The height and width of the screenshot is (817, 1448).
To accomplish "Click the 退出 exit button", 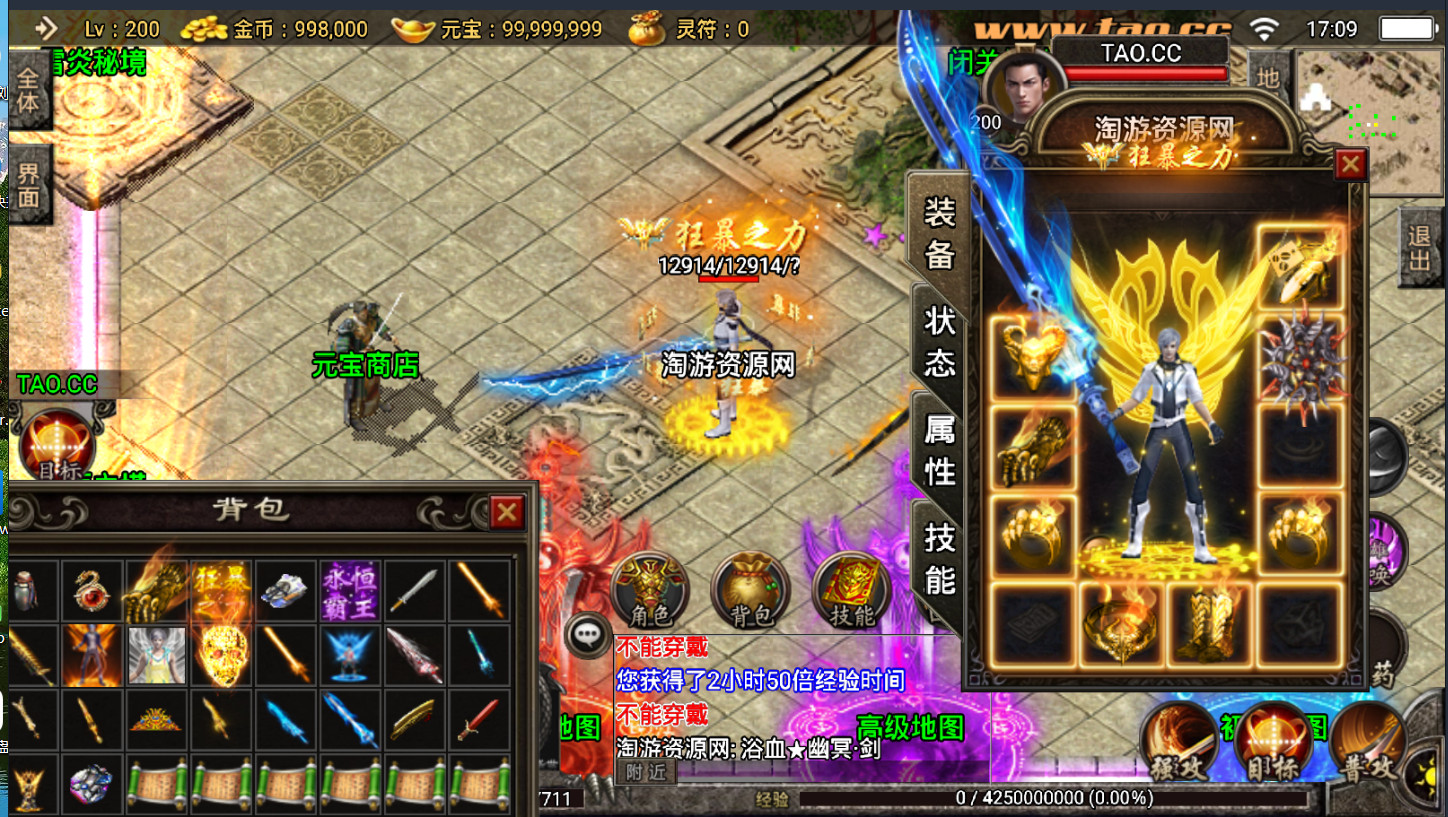I will click(x=1419, y=248).
